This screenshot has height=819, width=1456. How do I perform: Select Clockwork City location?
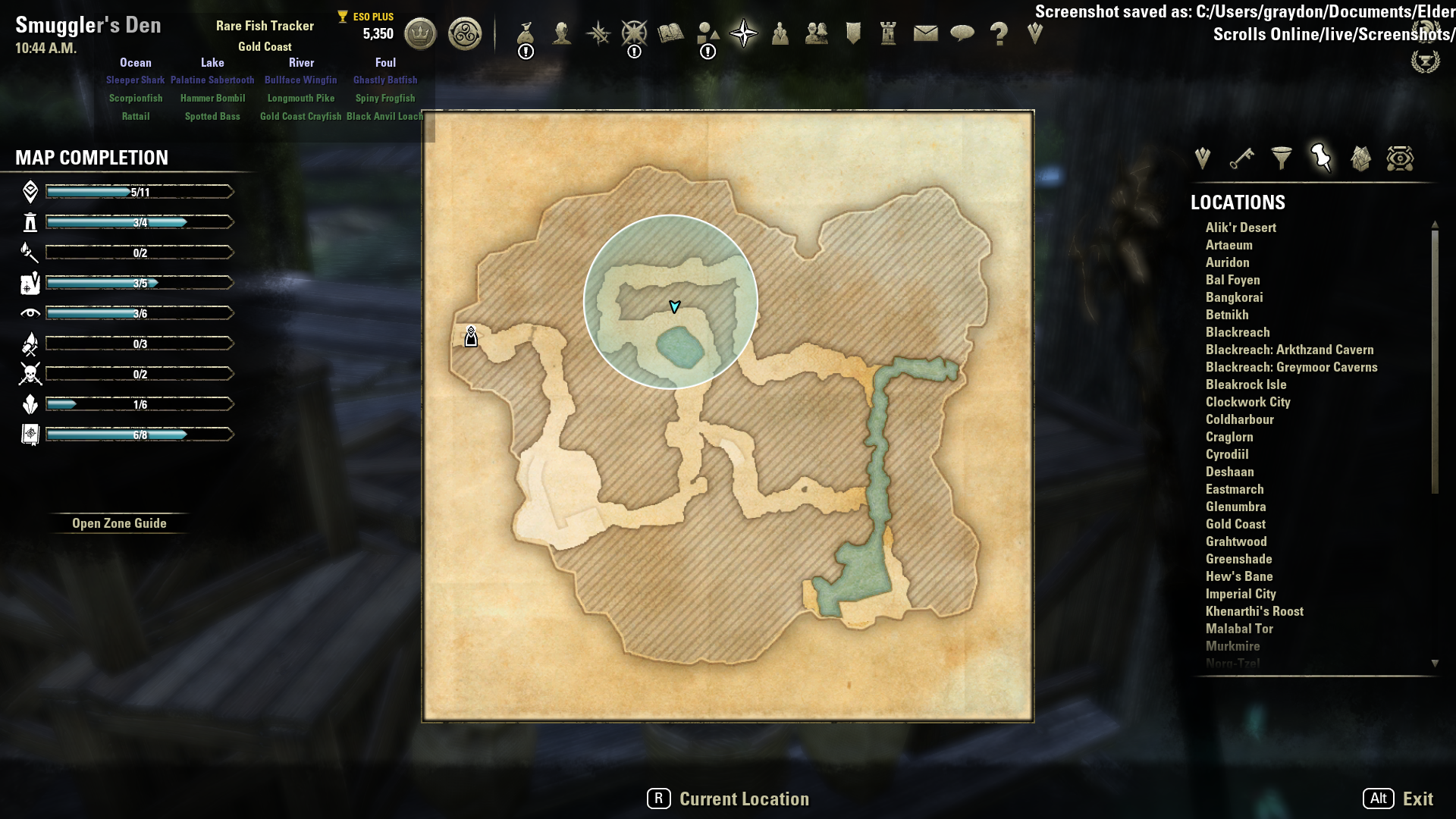click(x=1247, y=402)
